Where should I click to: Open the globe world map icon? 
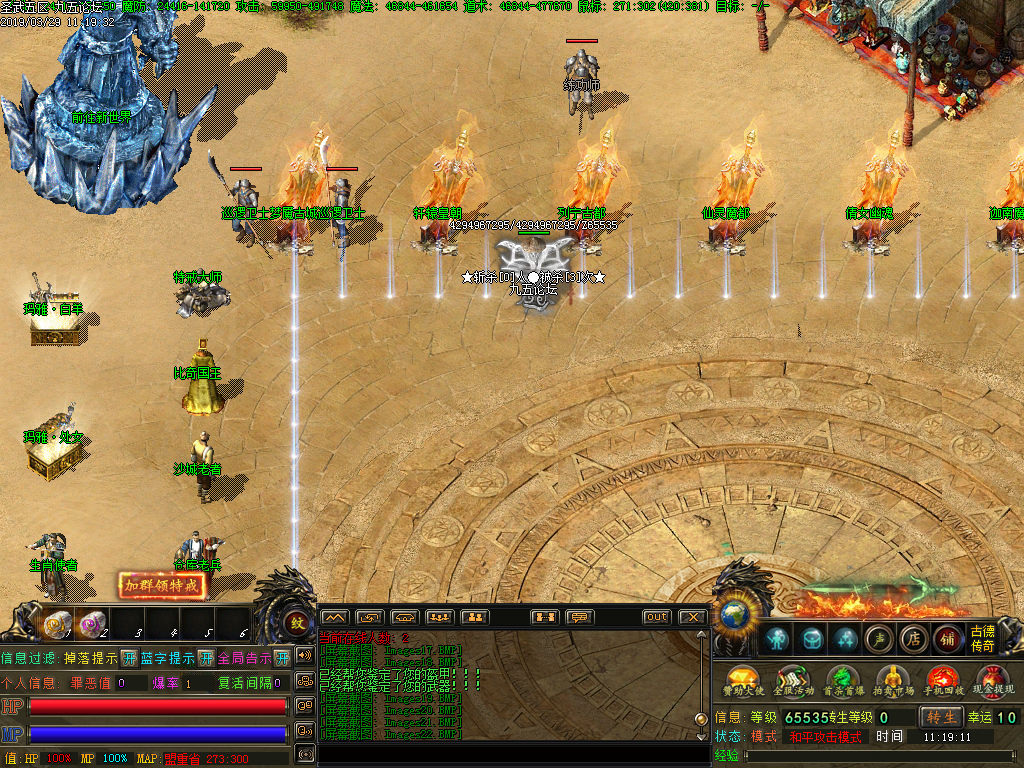(x=734, y=612)
